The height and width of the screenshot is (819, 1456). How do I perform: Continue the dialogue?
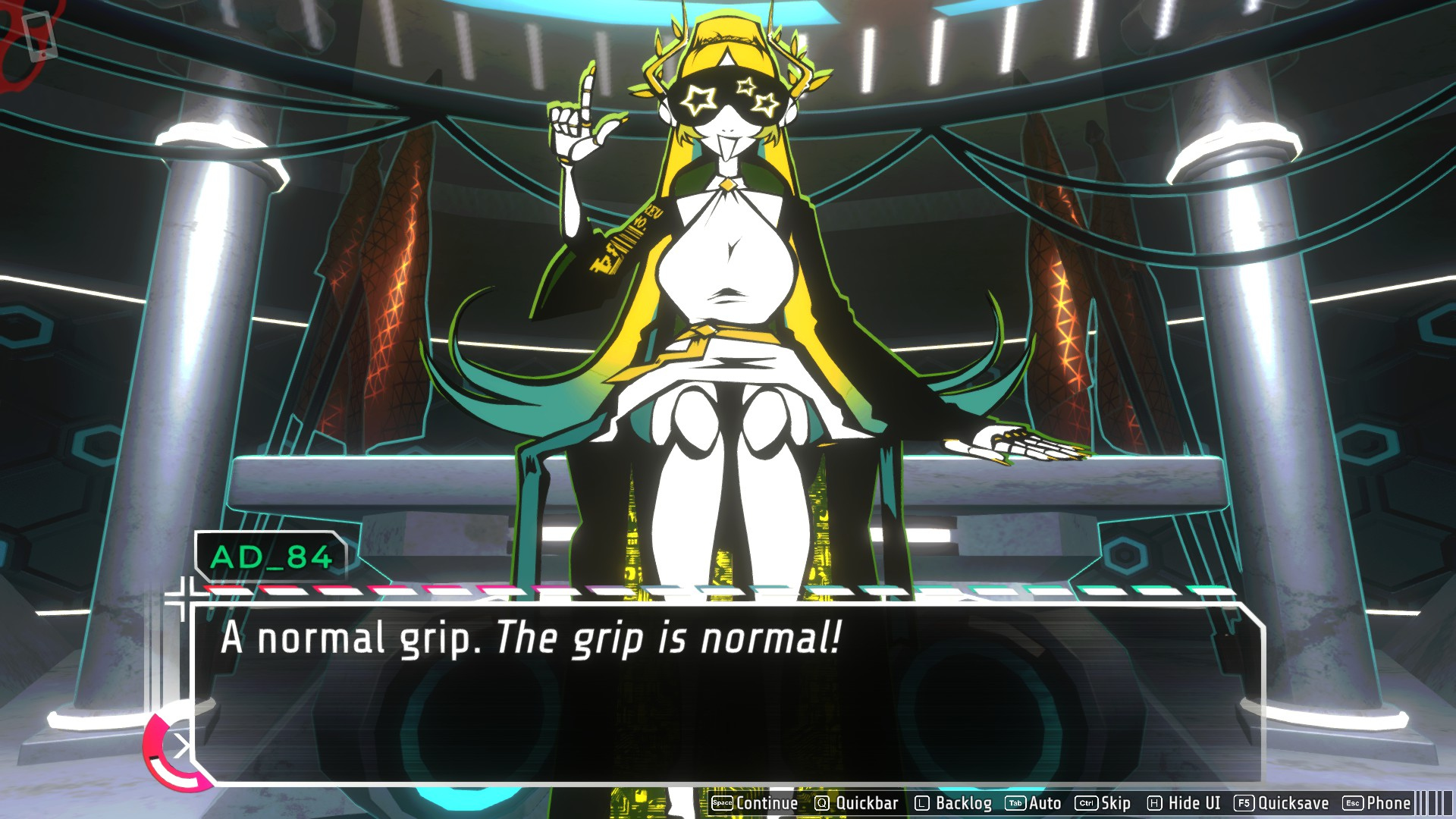pos(755,803)
